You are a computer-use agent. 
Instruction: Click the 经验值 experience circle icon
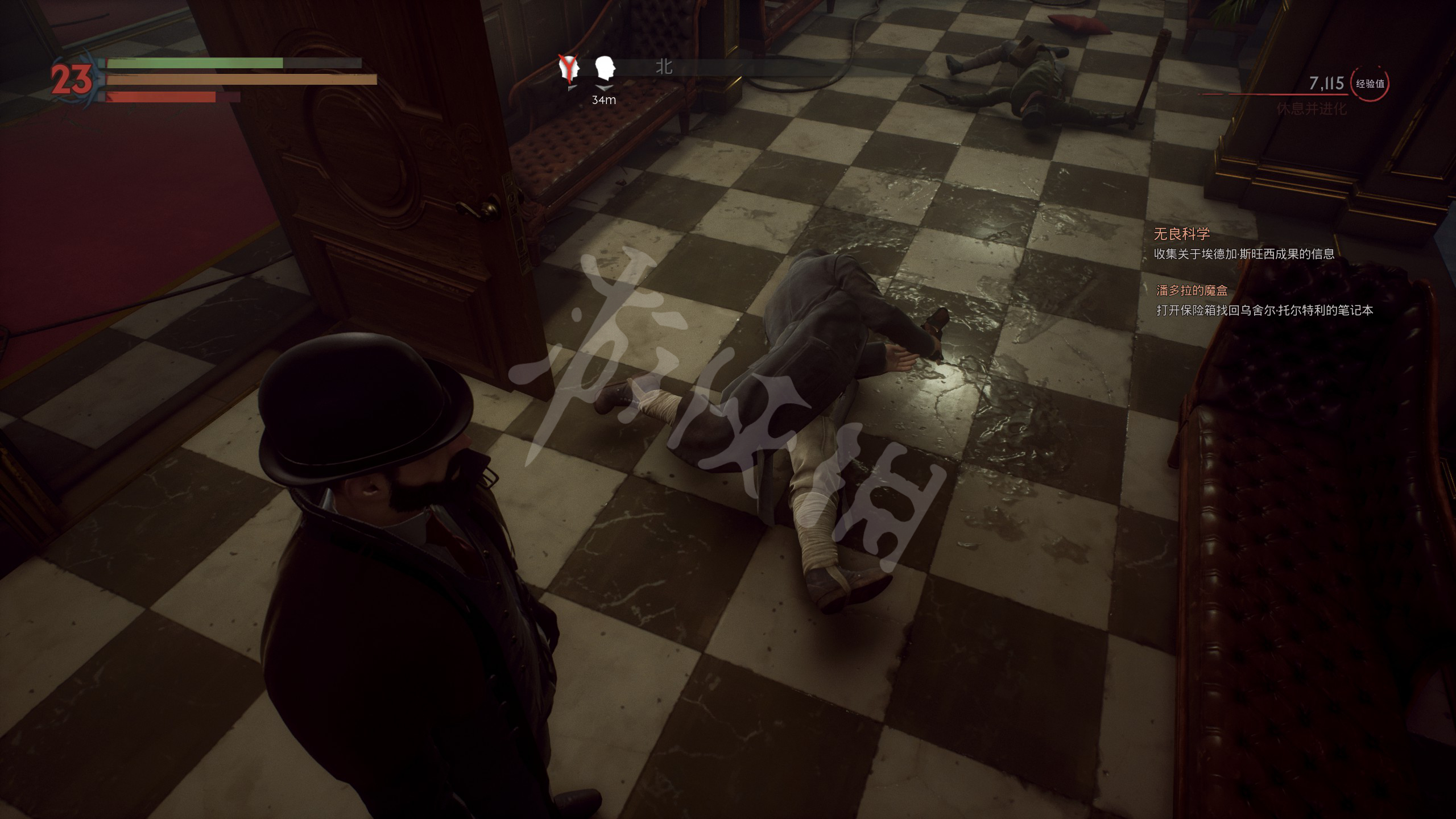tap(1370, 84)
